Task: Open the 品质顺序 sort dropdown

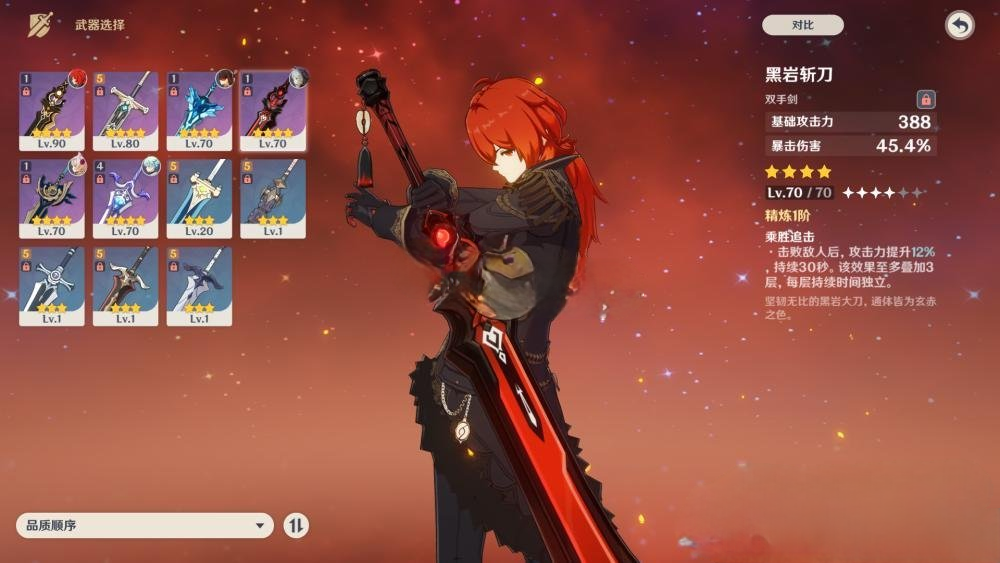Action: point(145,525)
